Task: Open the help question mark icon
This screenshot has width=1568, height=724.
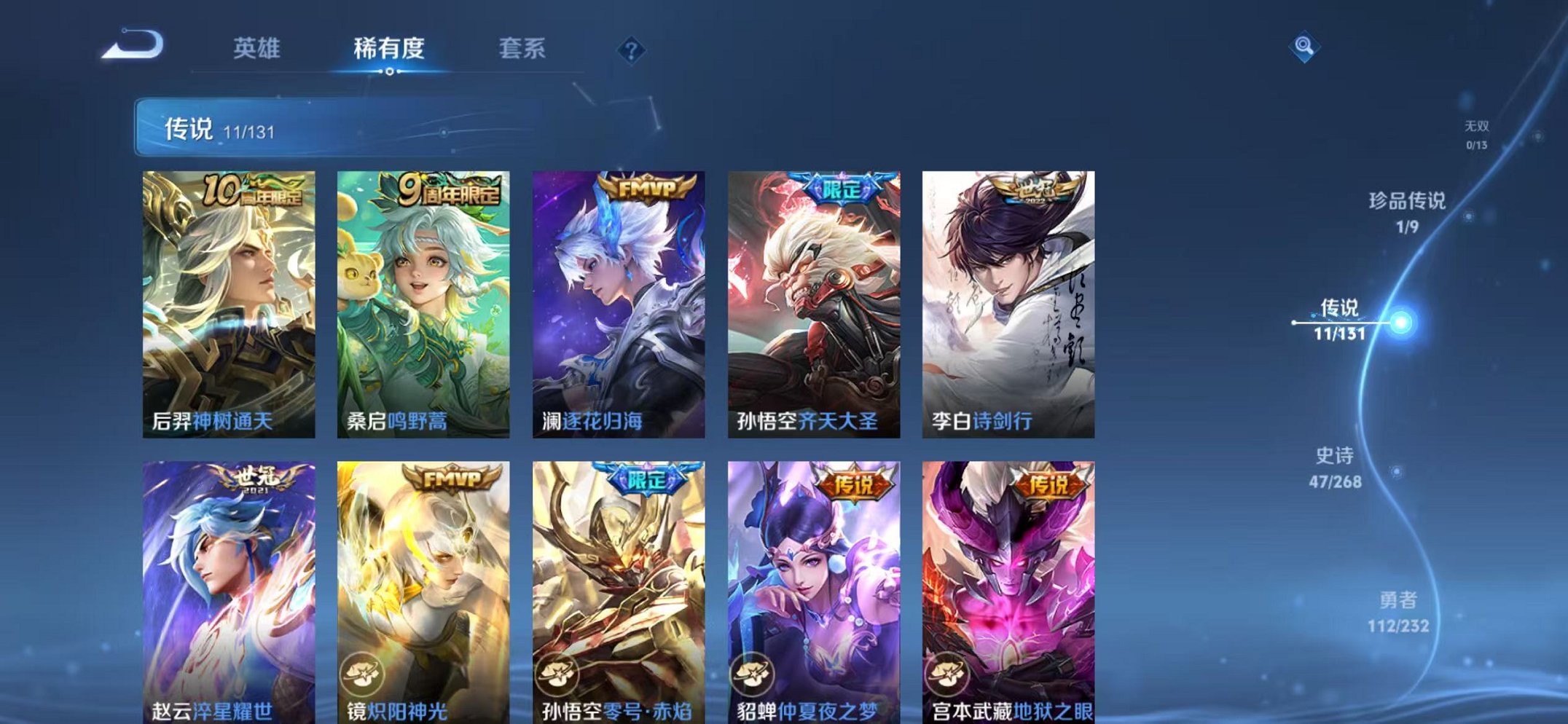Action: [x=631, y=50]
